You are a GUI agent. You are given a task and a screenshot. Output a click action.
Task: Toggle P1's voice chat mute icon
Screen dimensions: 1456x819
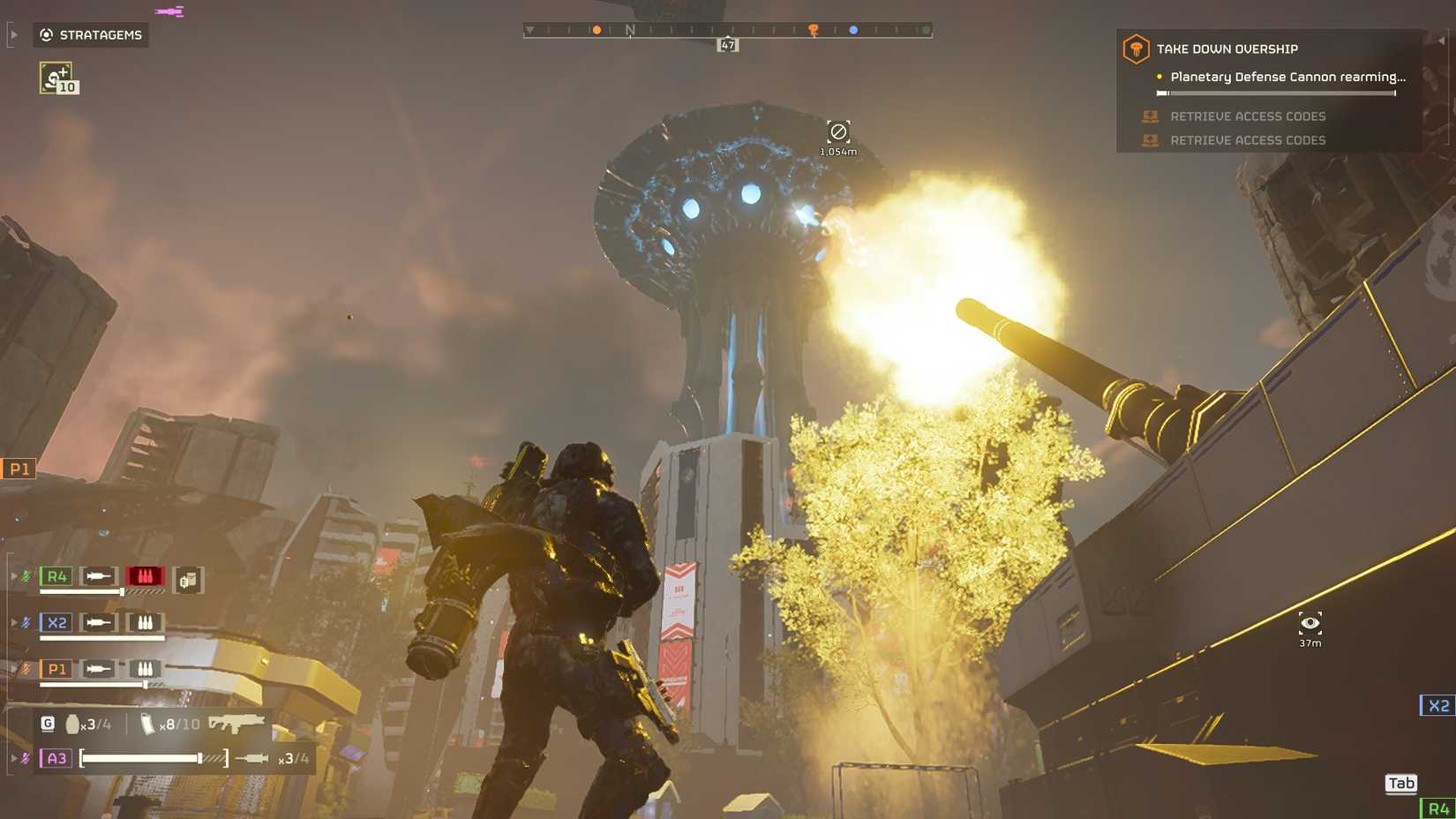click(x=26, y=669)
